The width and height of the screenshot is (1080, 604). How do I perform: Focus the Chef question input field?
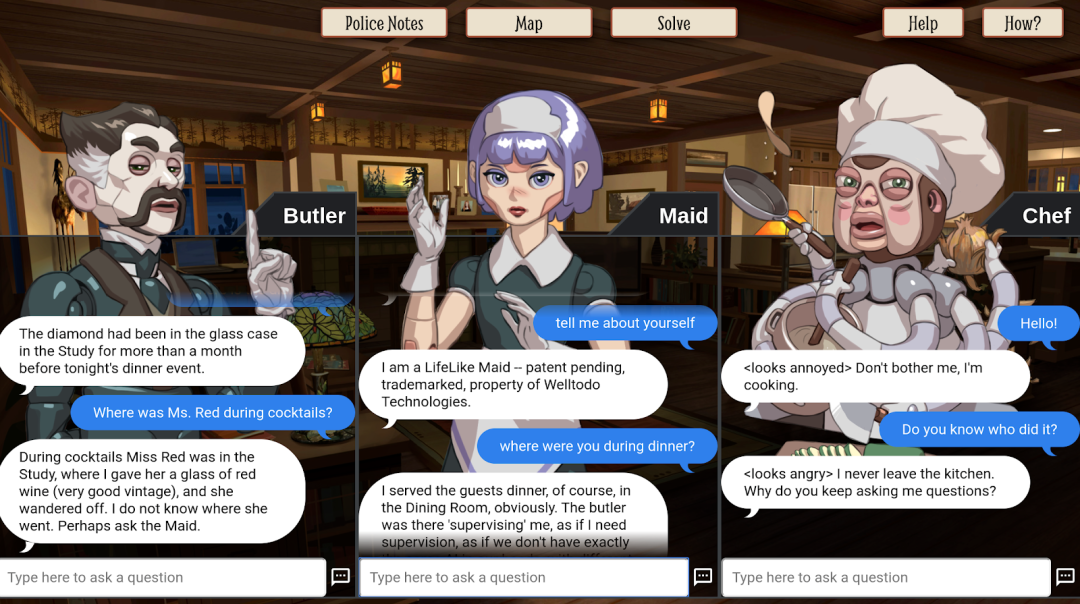pyautogui.click(x=886, y=577)
